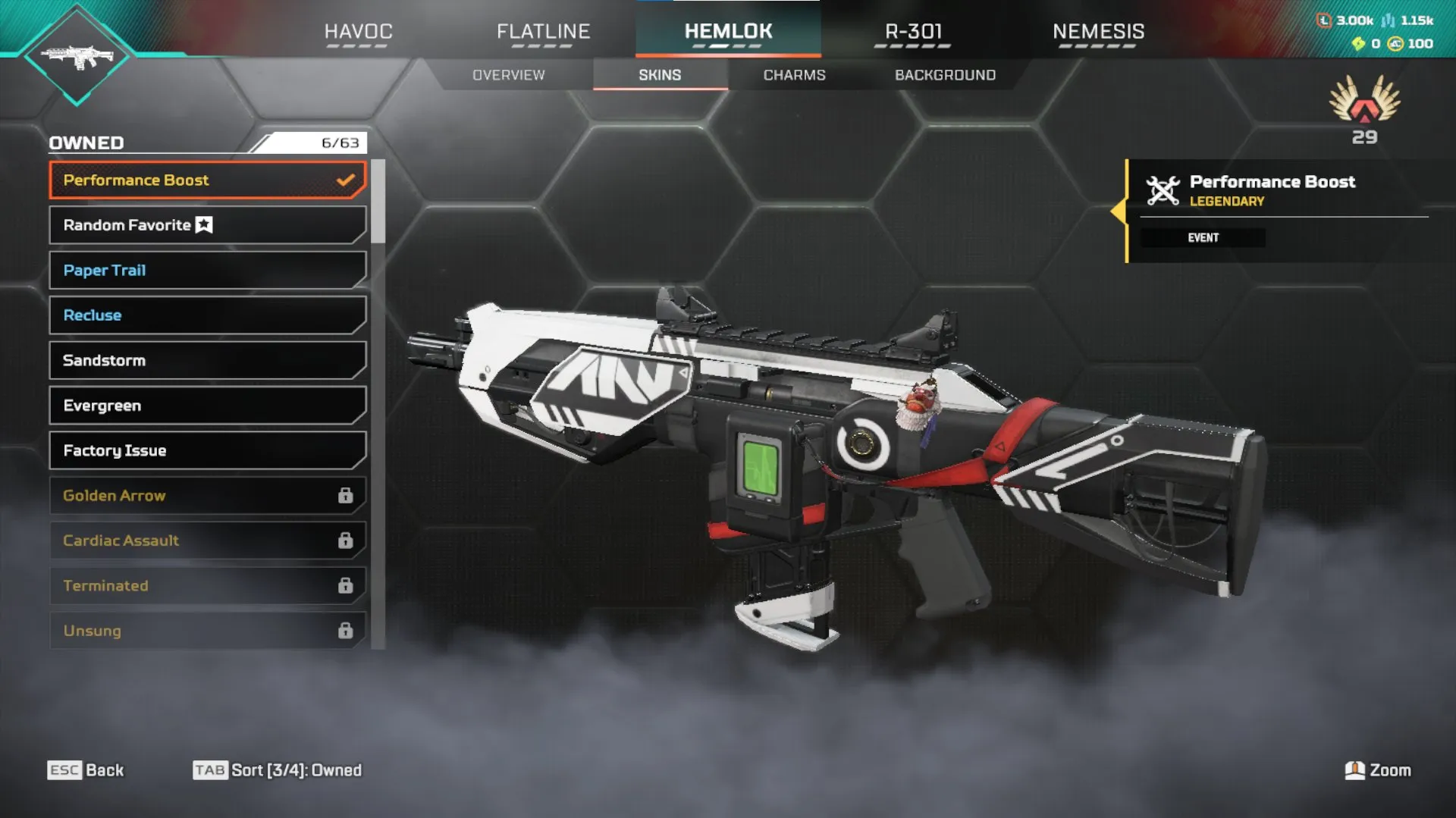1456x818 pixels.
Task: Switch to the Nemesis tab
Action: (x=1099, y=32)
